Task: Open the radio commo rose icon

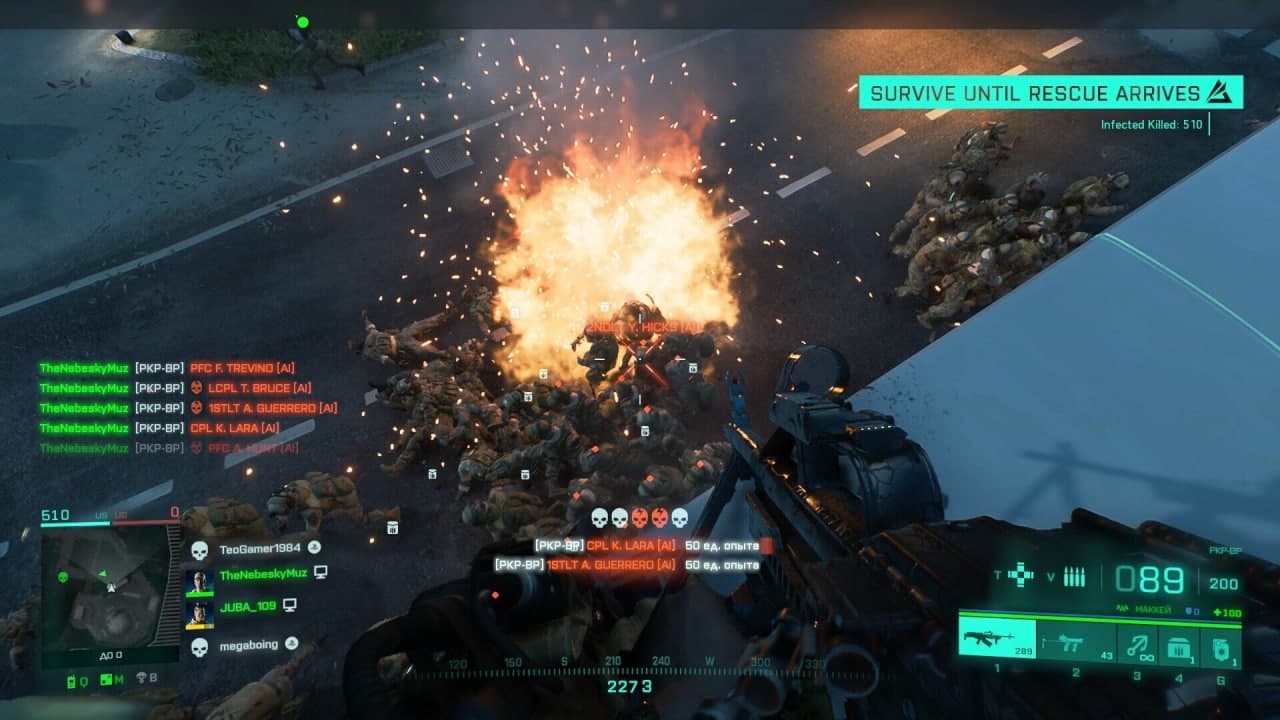Action: (x=73, y=681)
